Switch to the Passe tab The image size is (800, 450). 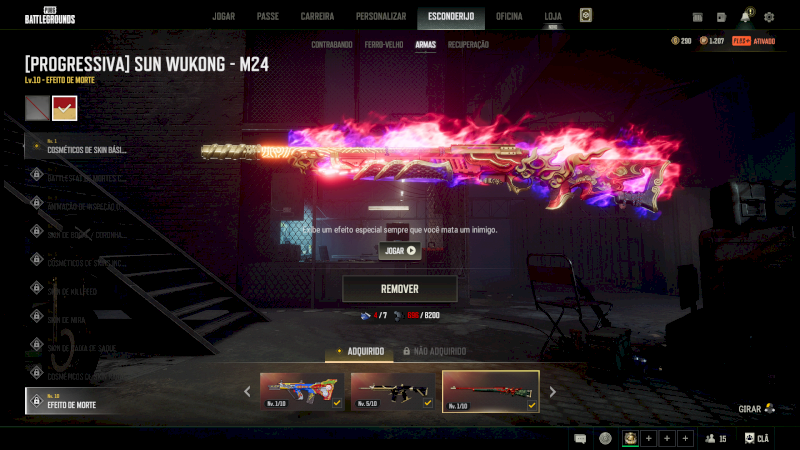(x=267, y=16)
